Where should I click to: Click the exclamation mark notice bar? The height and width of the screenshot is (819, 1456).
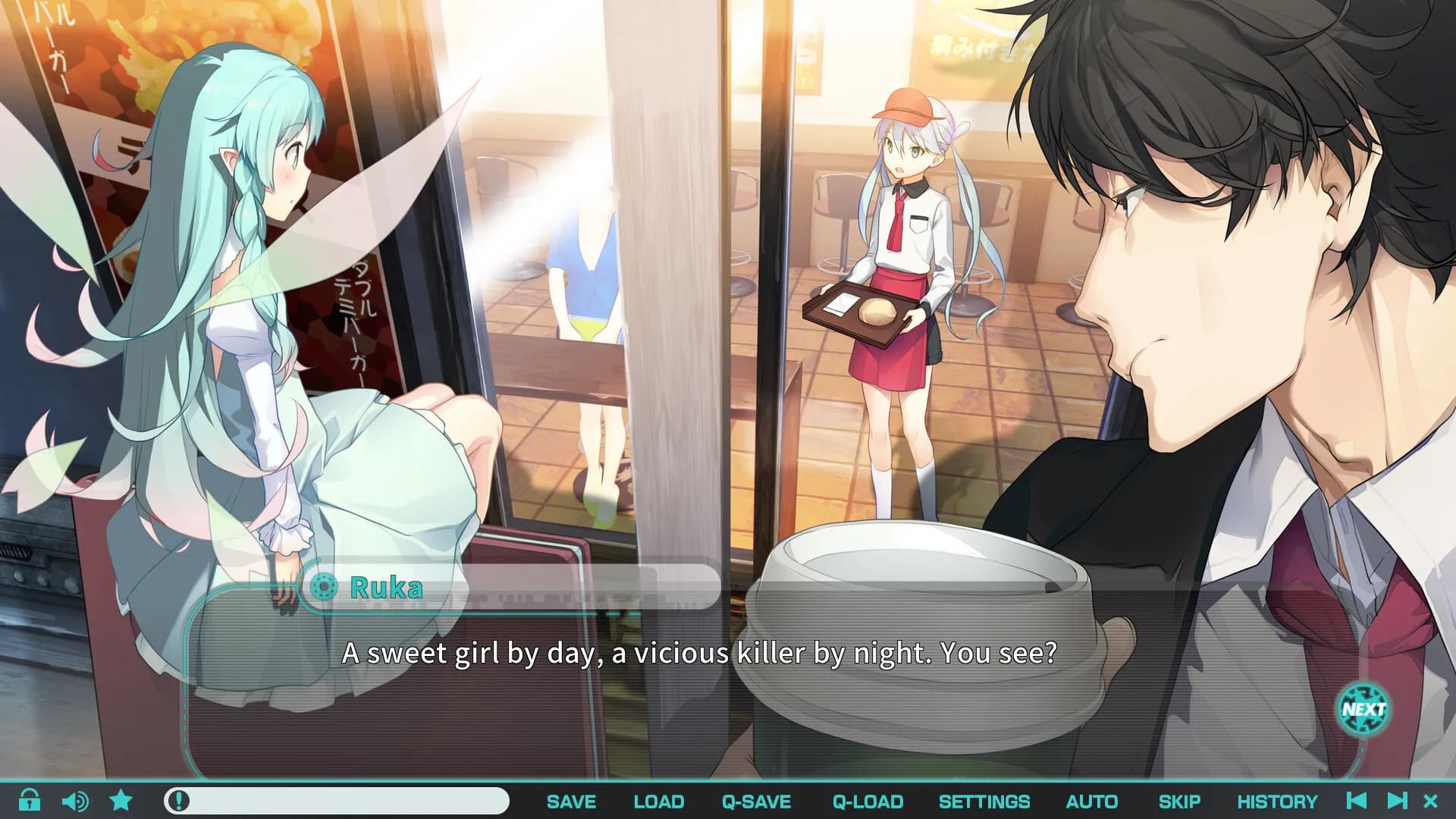pyautogui.click(x=336, y=801)
